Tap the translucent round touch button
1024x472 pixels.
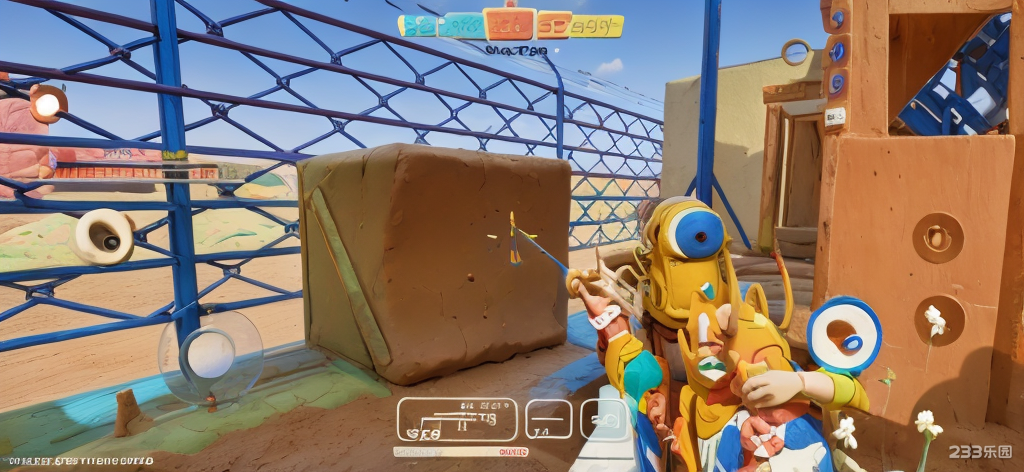210,357
